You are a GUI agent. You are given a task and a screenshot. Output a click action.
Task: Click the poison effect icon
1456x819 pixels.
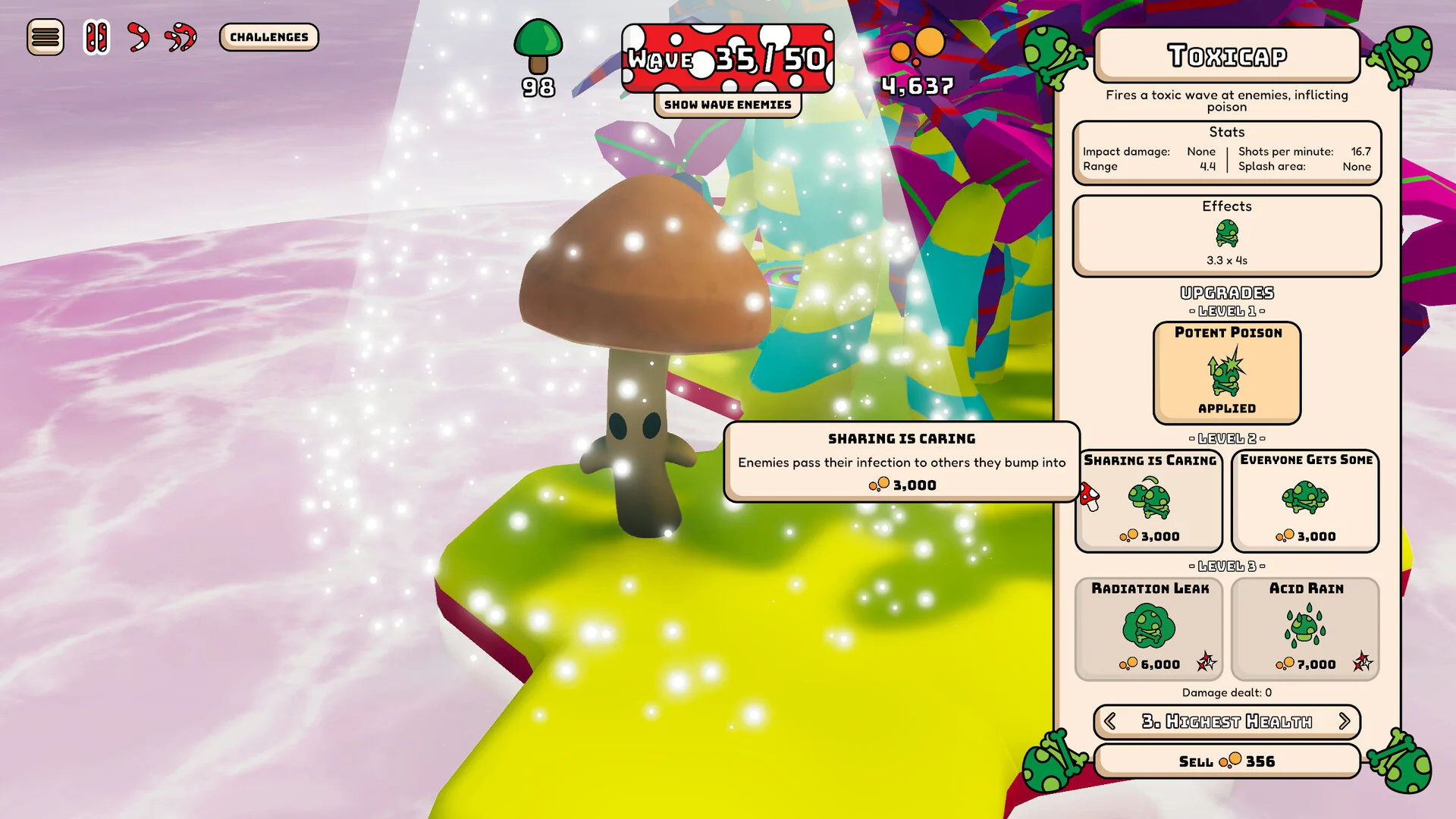pyautogui.click(x=1227, y=234)
